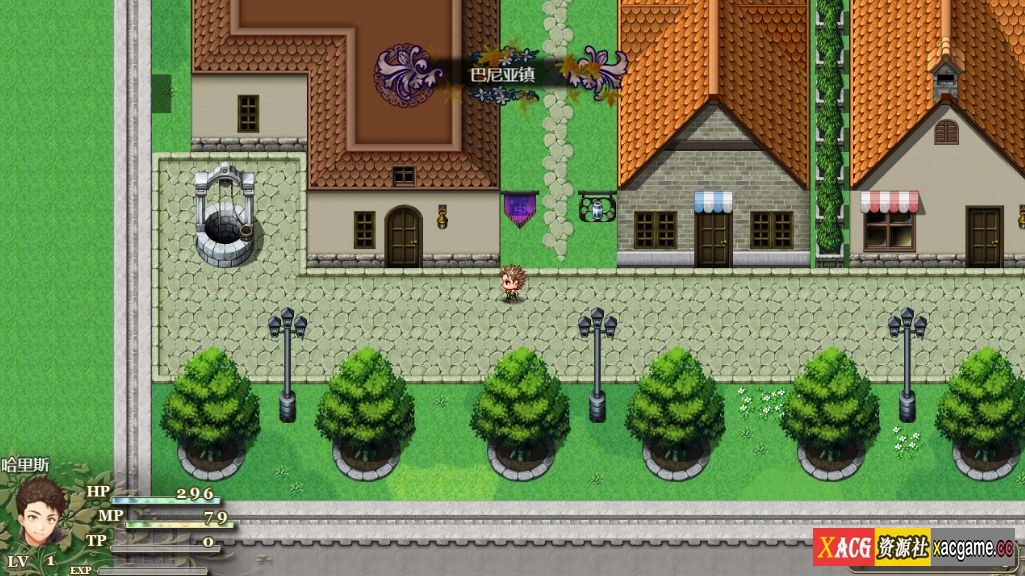Click the xacgame.cc watermark logo

[x=915, y=547]
